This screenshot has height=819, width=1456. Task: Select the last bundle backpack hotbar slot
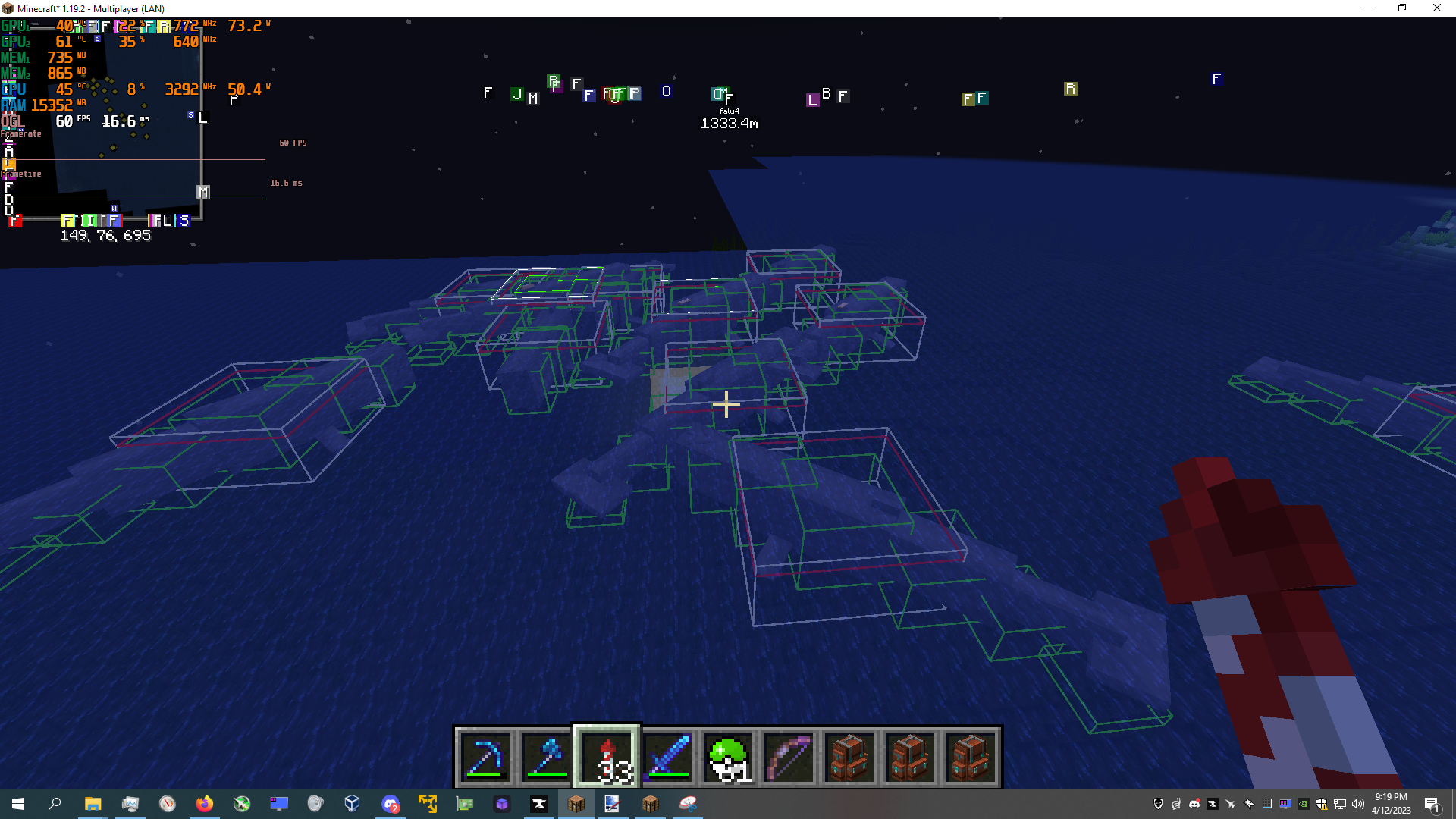pos(971,757)
